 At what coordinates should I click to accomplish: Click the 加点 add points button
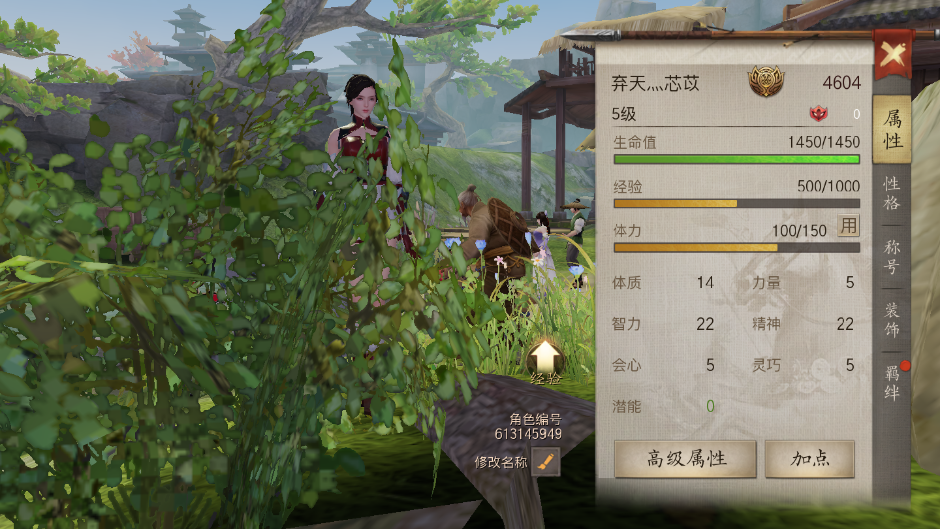click(x=809, y=459)
